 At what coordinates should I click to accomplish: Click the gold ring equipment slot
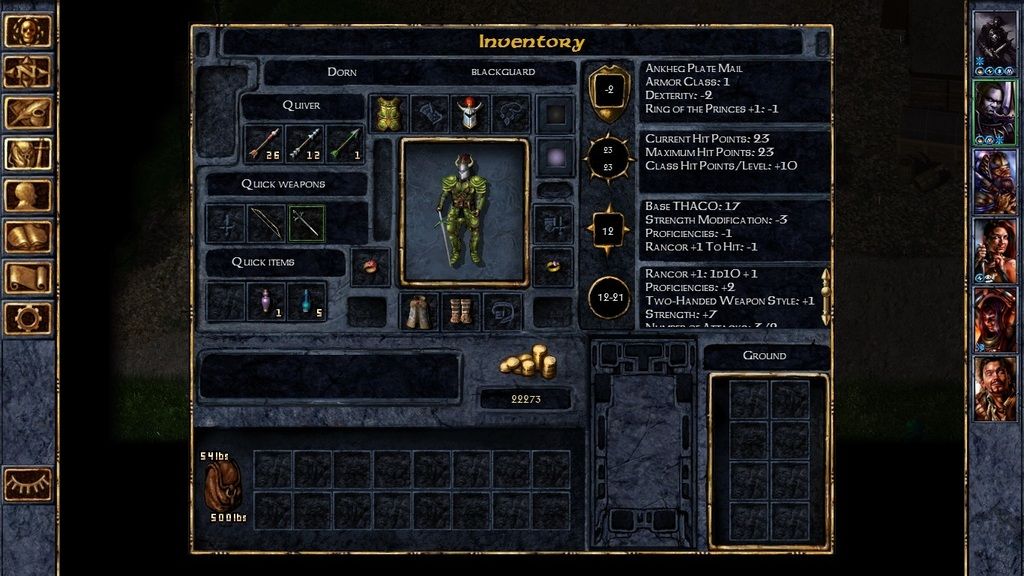click(x=553, y=267)
